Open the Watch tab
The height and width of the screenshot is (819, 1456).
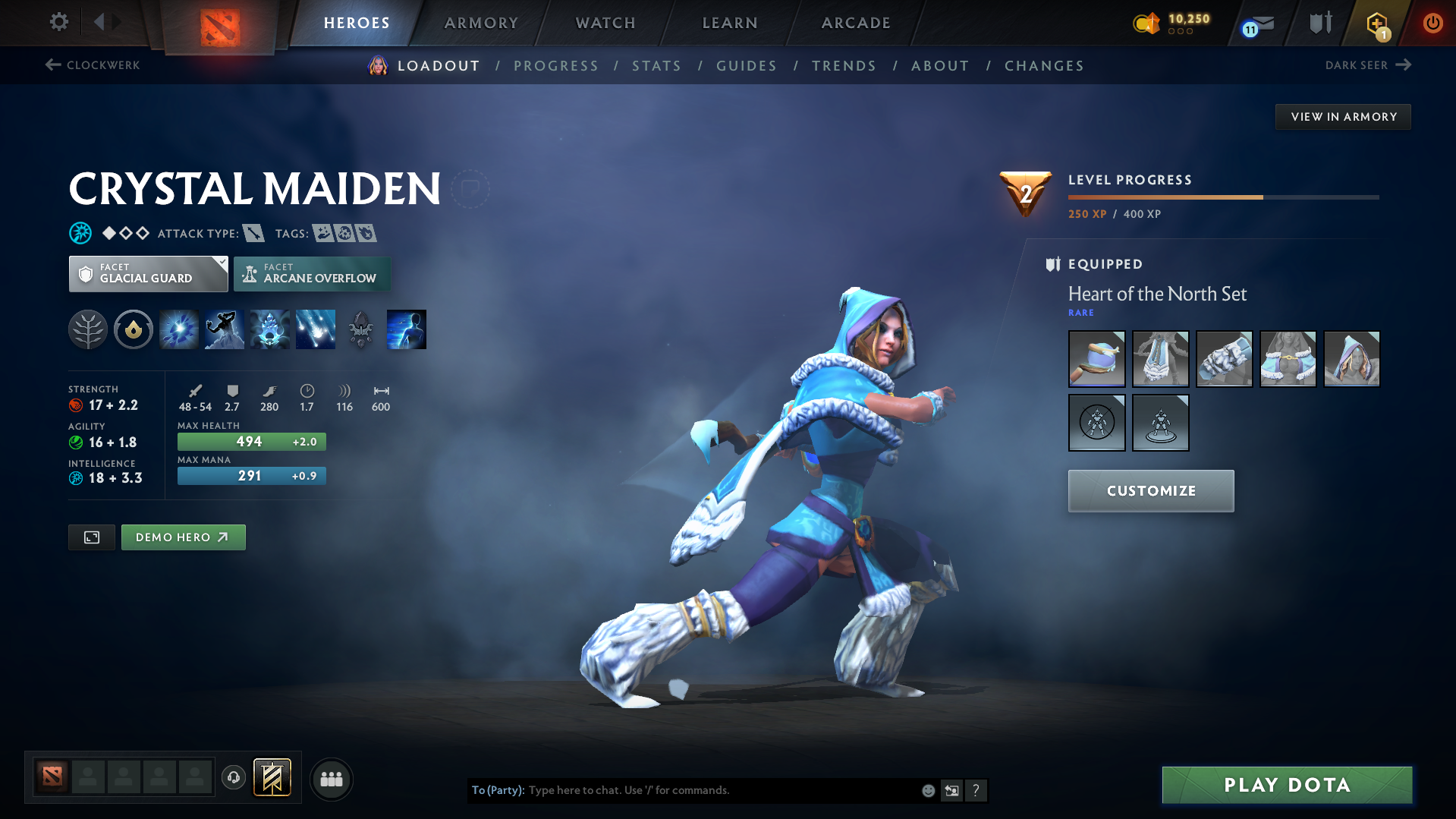click(605, 23)
